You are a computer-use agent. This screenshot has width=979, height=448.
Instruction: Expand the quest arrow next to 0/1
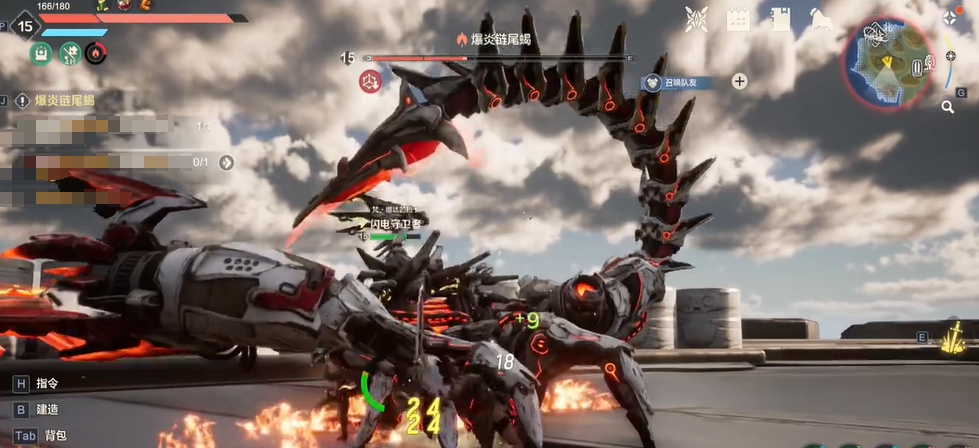click(x=227, y=162)
